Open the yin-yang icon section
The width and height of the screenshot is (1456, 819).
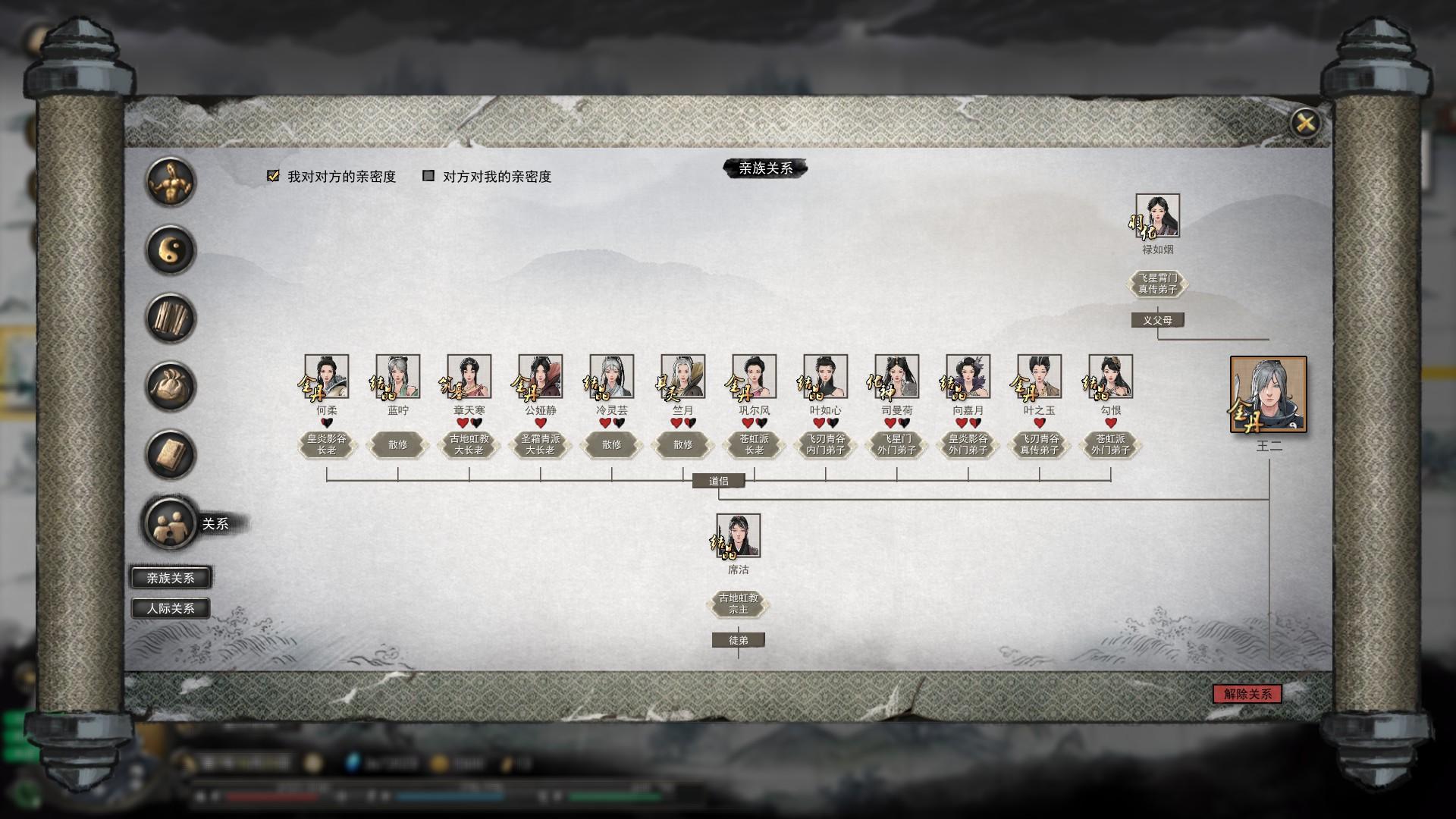tap(171, 250)
